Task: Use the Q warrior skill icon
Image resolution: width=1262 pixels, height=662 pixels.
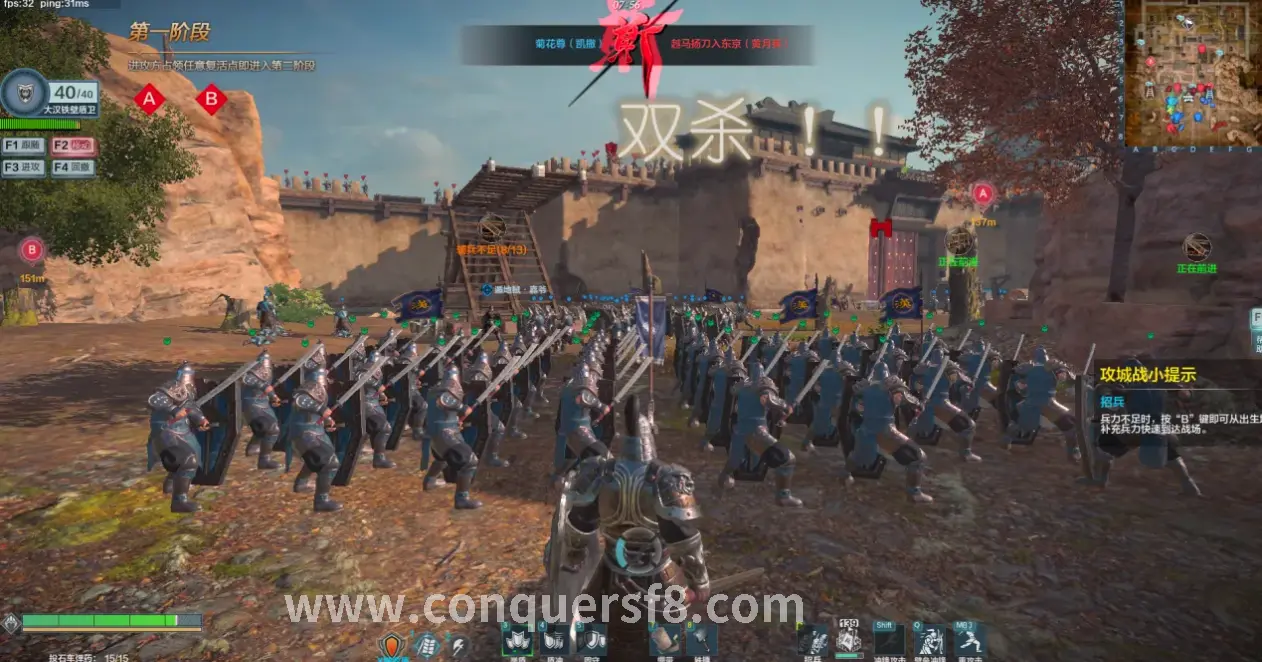Action: coord(930,640)
